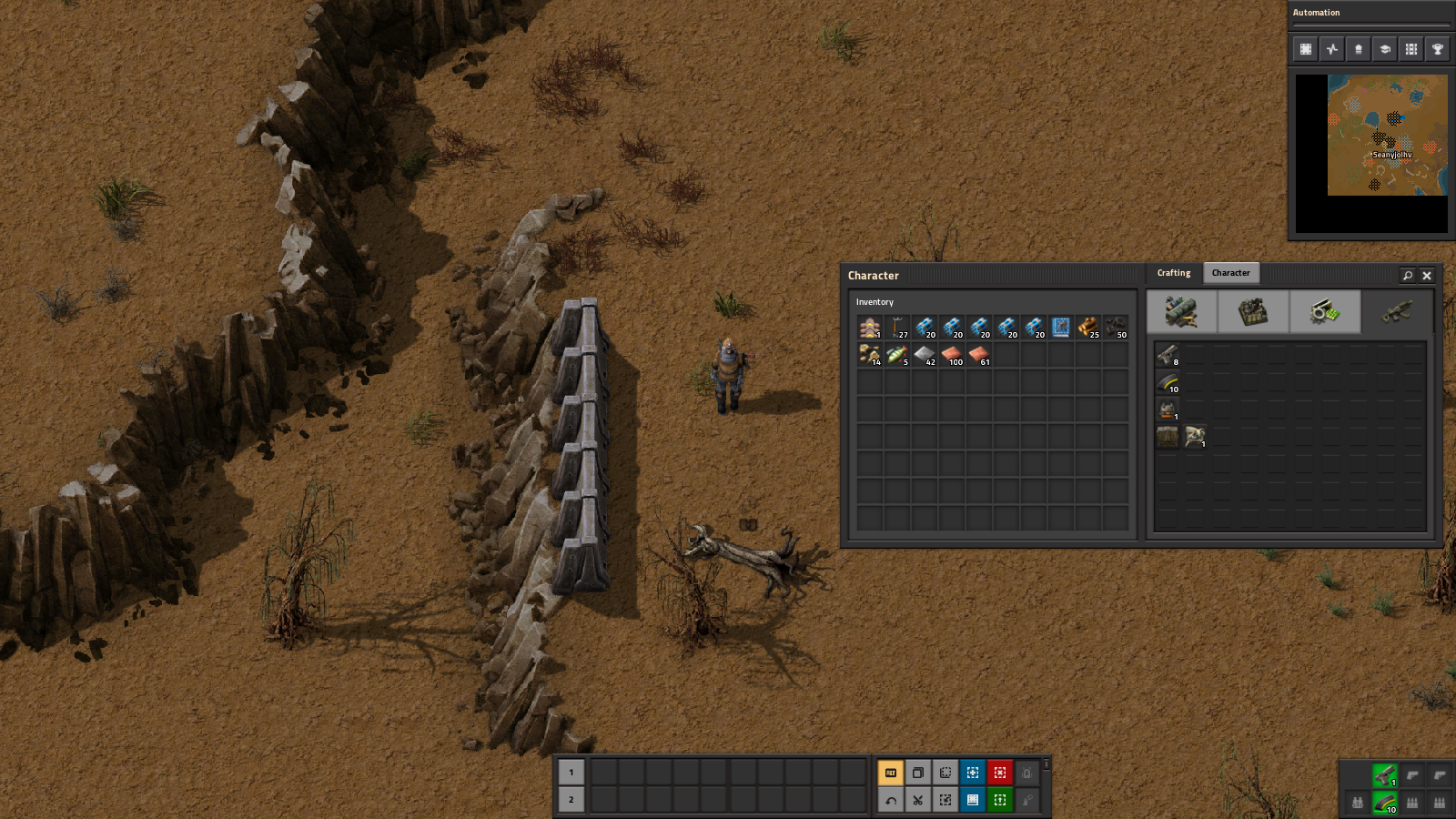The width and height of the screenshot is (1456, 819).
Task: Open the search magnifier in Character window
Action: pos(1408,276)
